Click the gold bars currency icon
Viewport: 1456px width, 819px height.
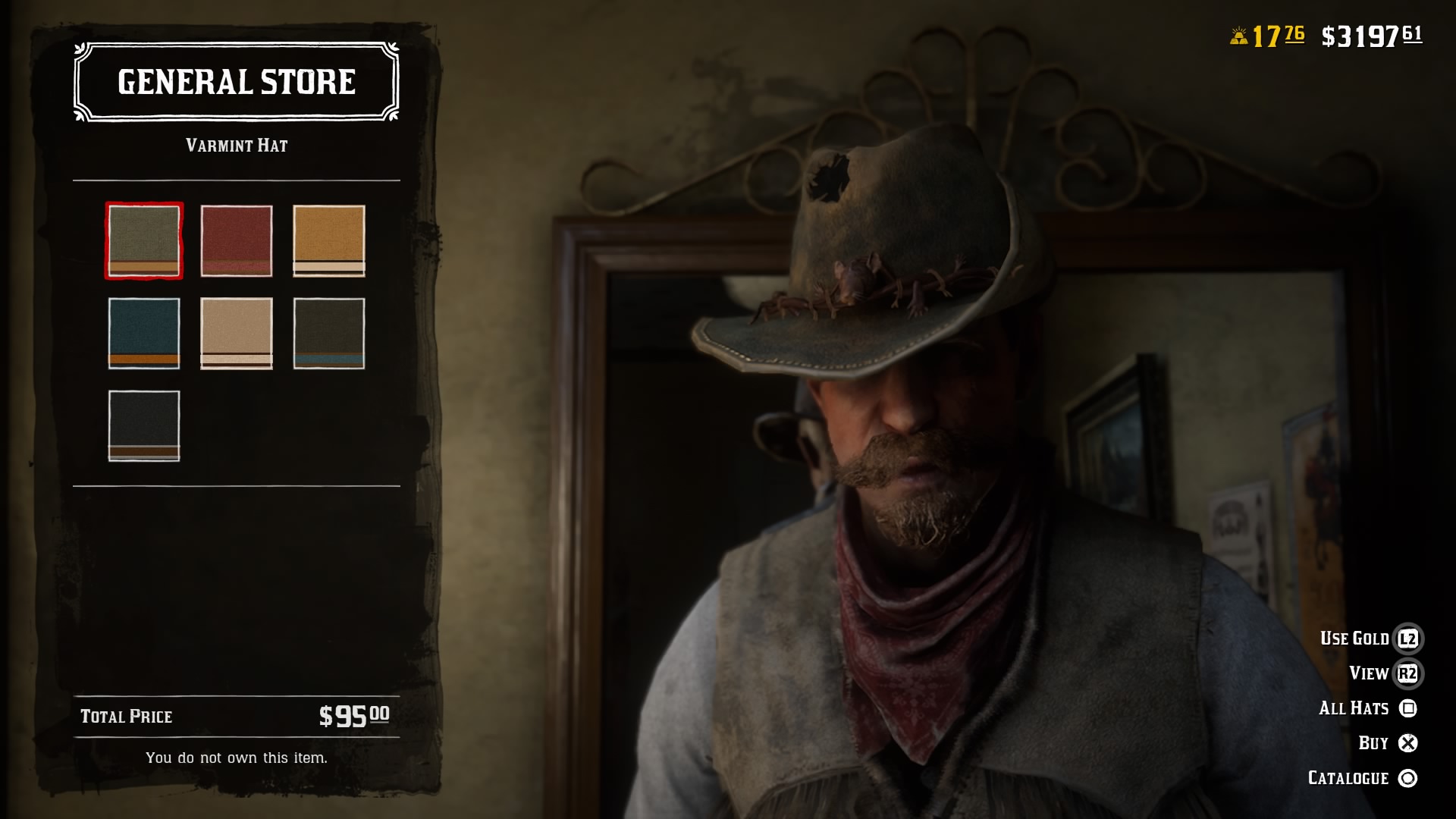1241,33
